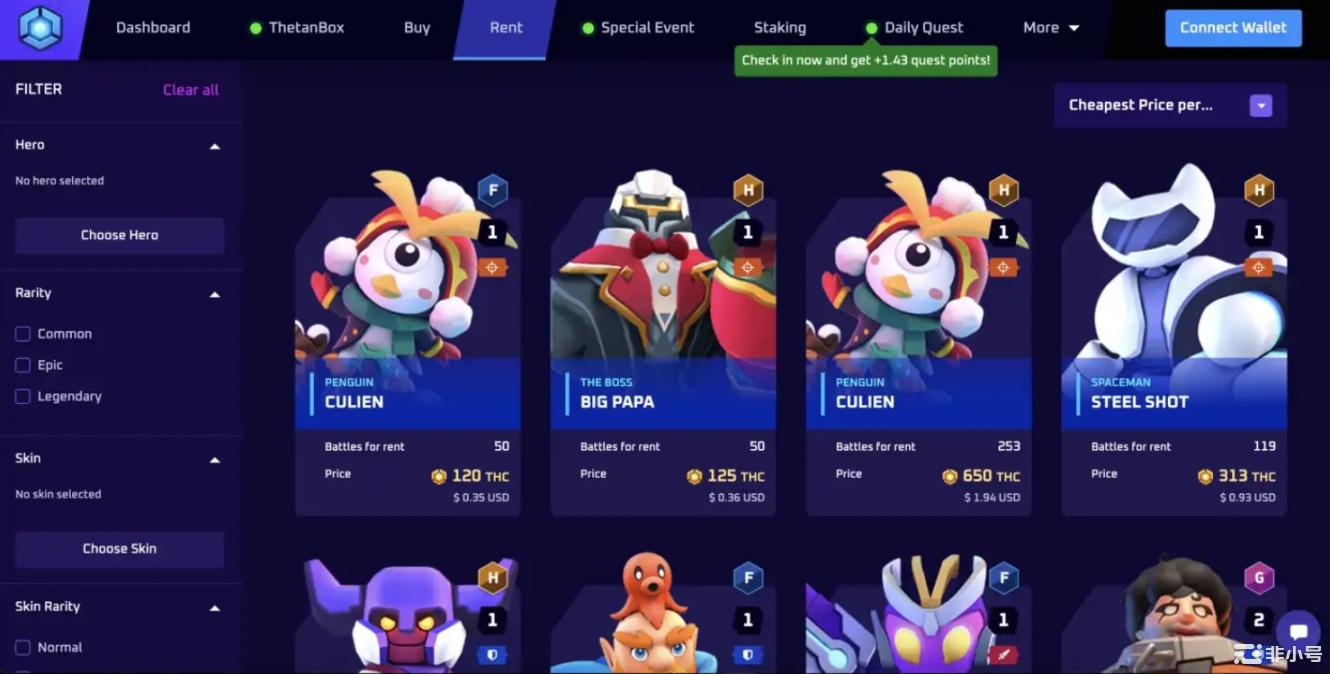Image resolution: width=1330 pixels, height=674 pixels.
Task: Open the Choose Skin selector
Action: [120, 549]
